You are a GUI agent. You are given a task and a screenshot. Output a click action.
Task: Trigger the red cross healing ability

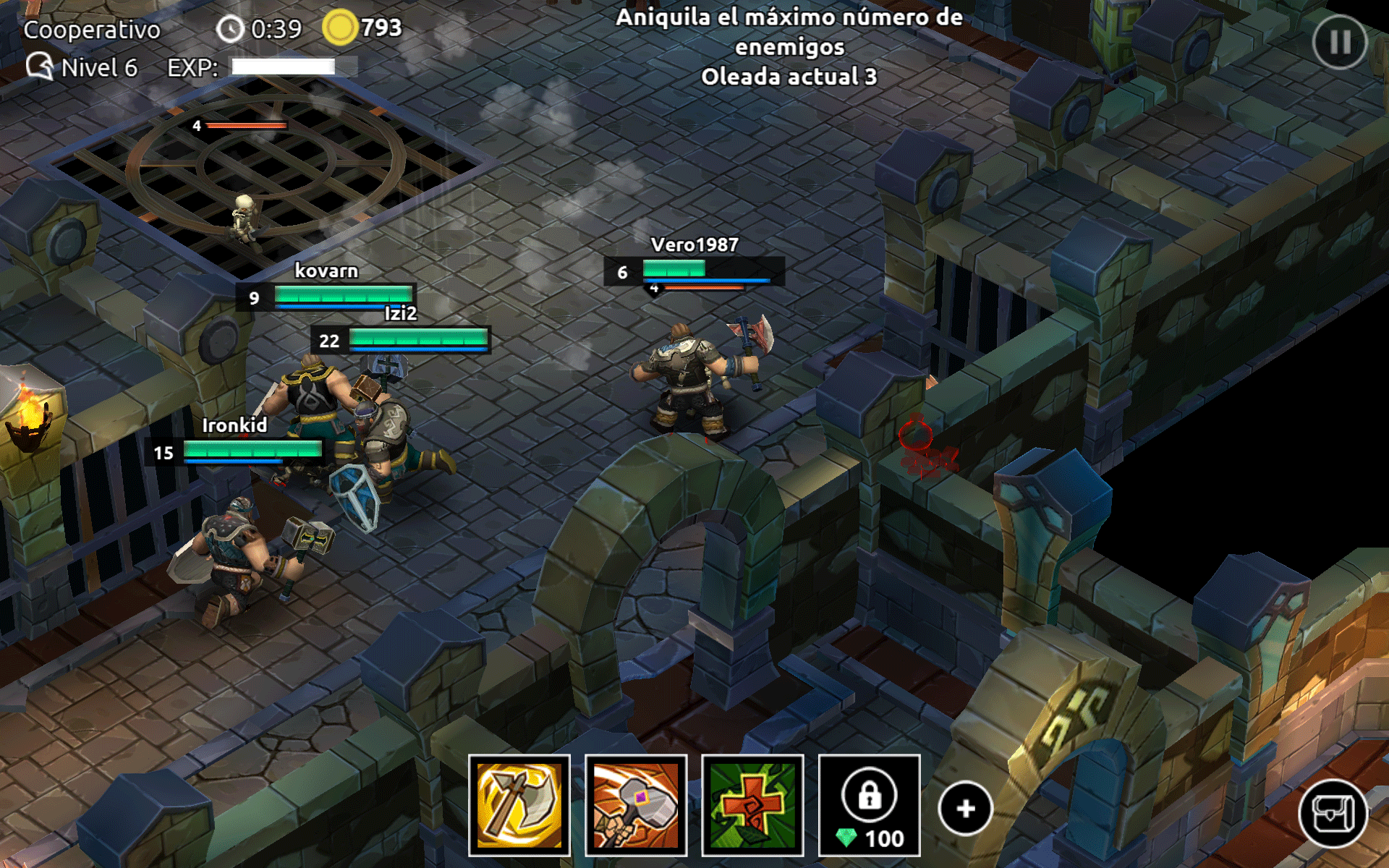pos(752,805)
